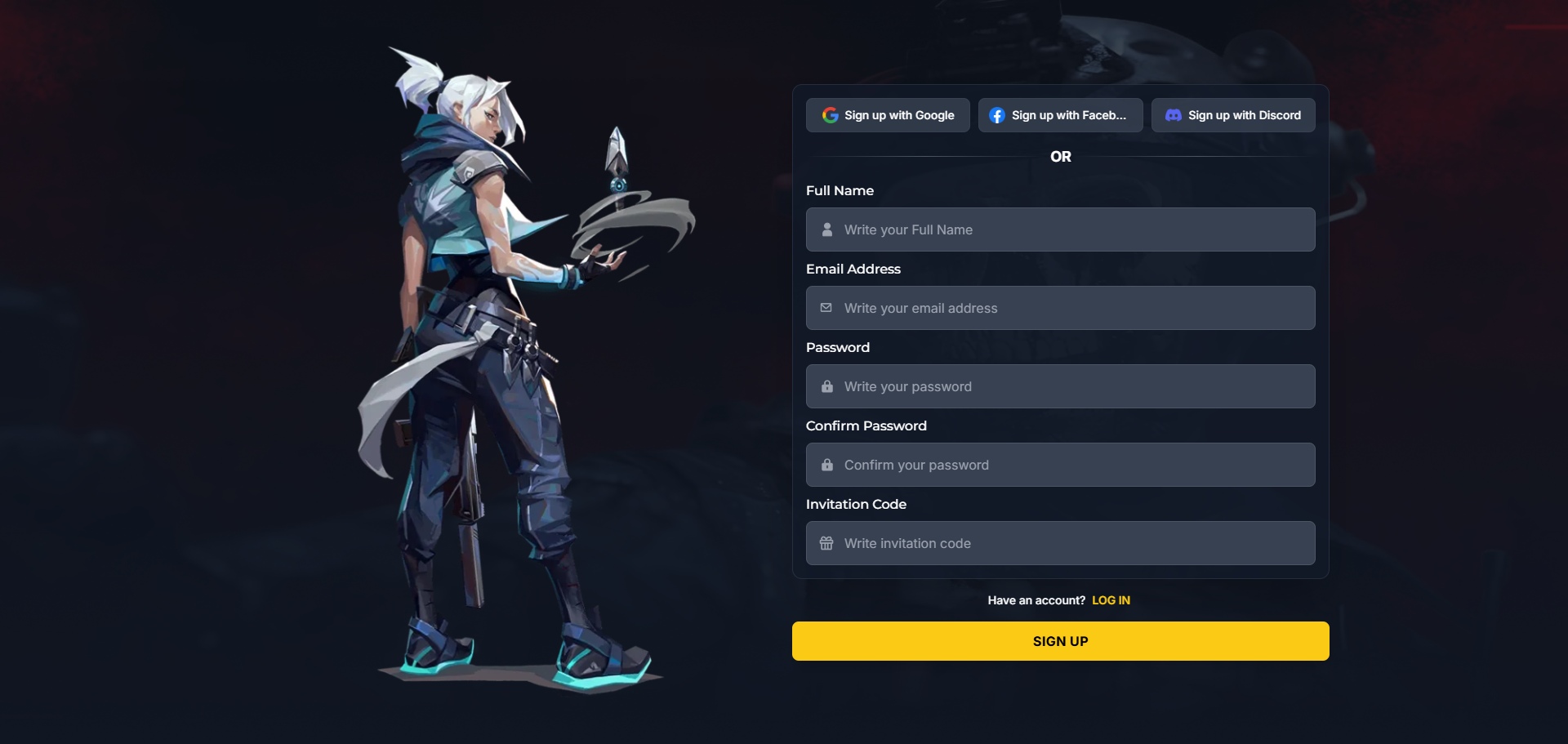Submit the yellow SIGN UP button
Image resolution: width=1568 pixels, height=744 pixels.
point(1060,641)
